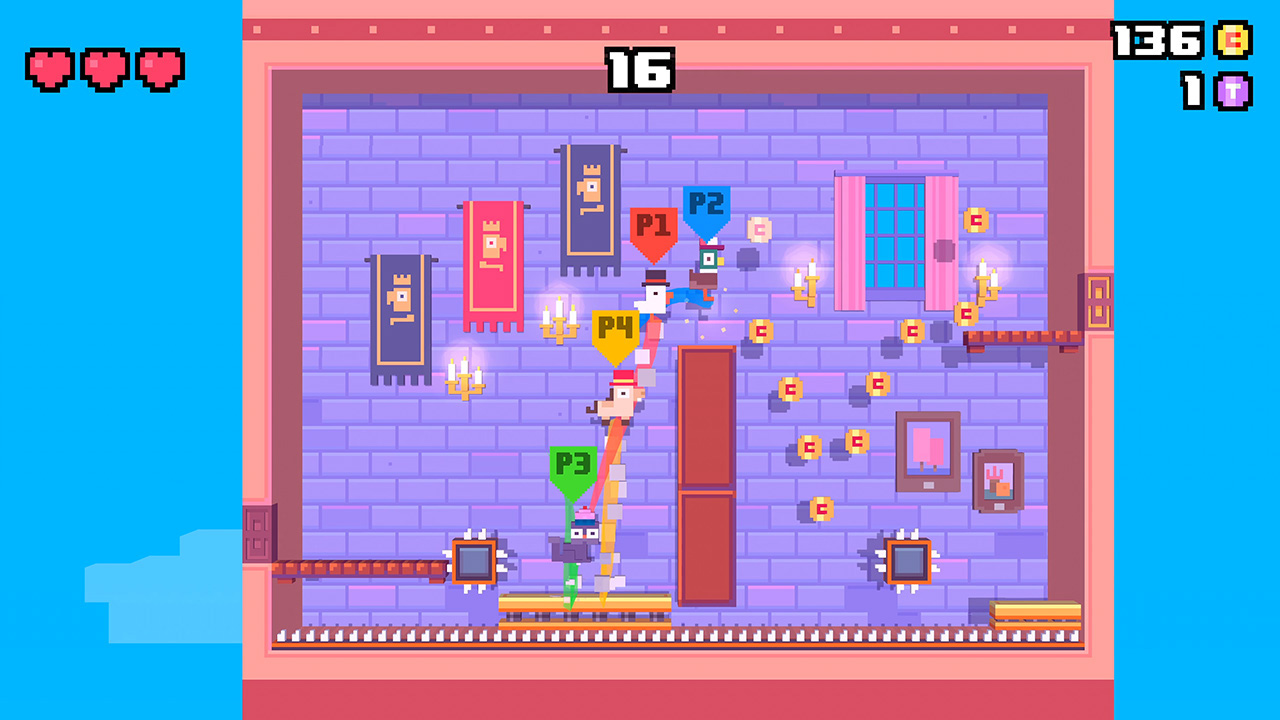
Task: Open the small door on the right wall
Action: 1098,300
